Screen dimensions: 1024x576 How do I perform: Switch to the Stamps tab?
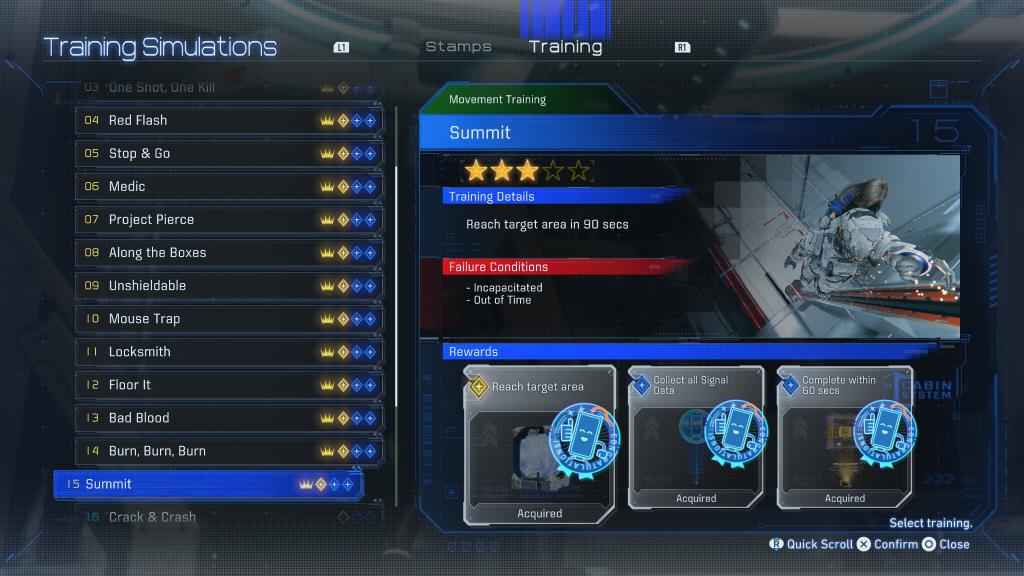458,46
